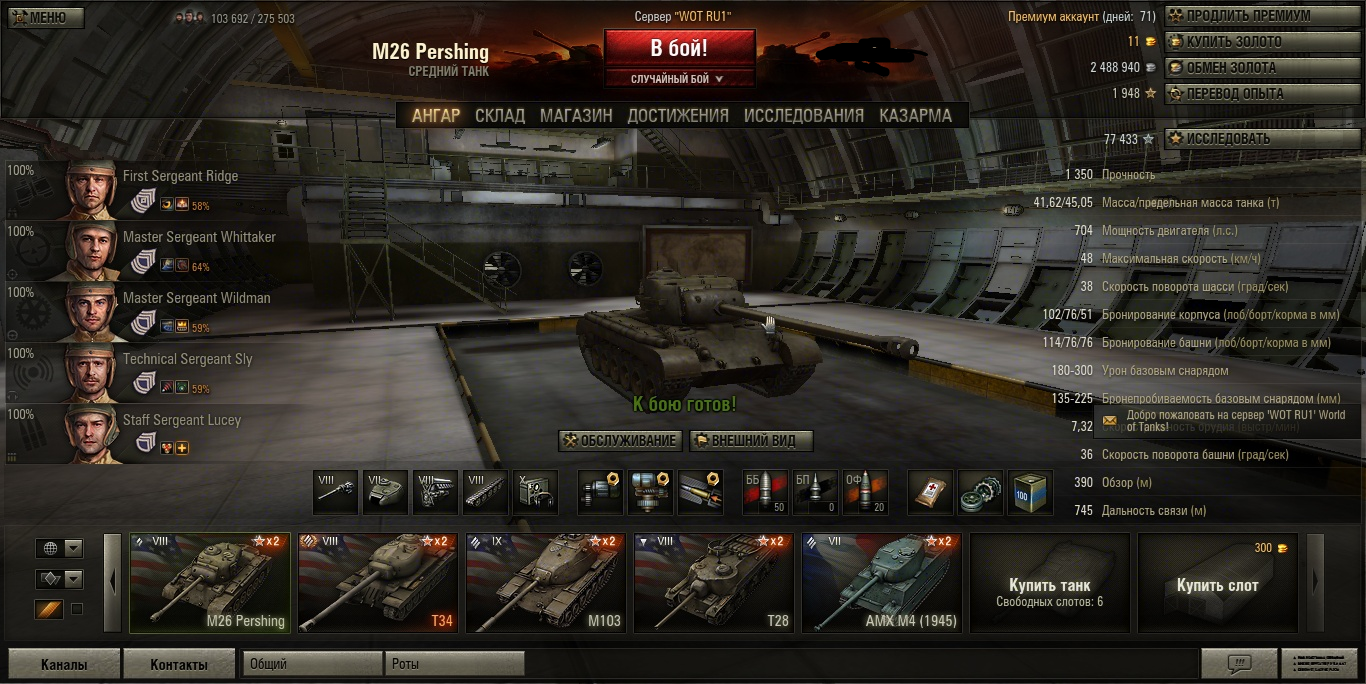Open the Случайный бой battle type dropdown
Screen dimensions: 1366x684
click(x=679, y=78)
